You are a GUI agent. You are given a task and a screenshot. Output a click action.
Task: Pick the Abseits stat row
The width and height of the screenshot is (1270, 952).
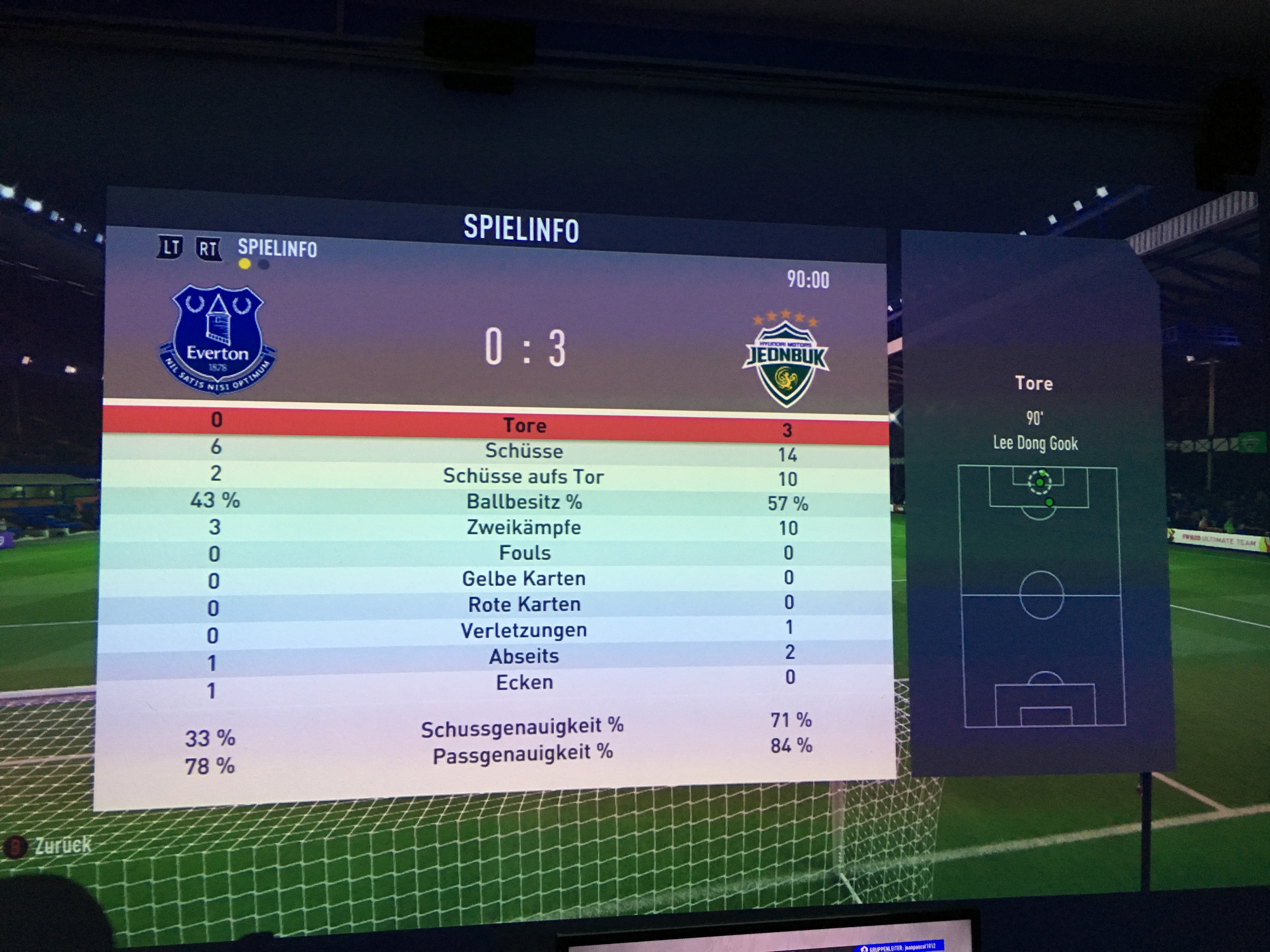(x=523, y=656)
